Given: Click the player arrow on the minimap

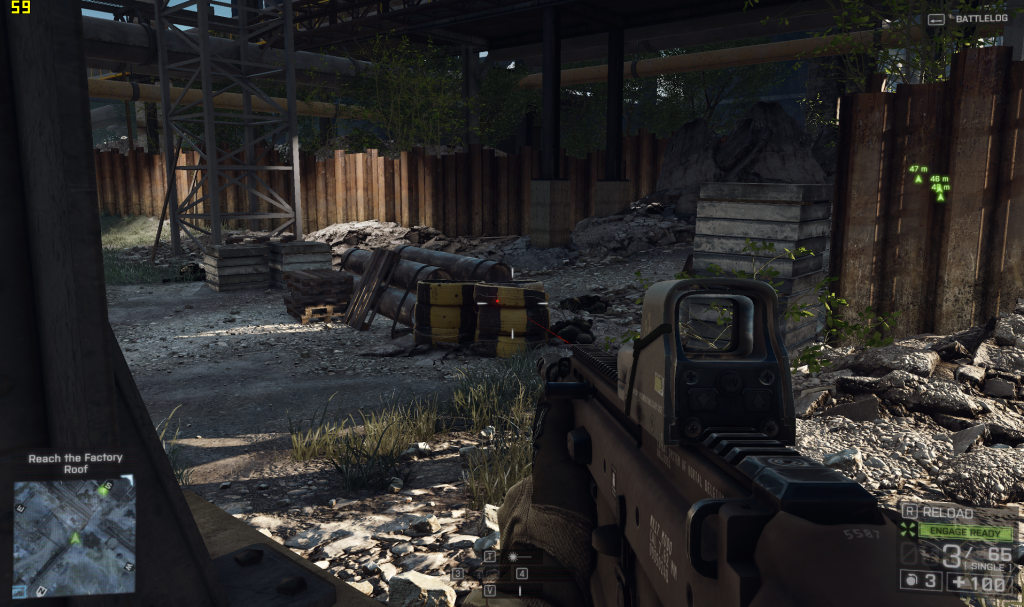Looking at the screenshot, I should click(74, 538).
